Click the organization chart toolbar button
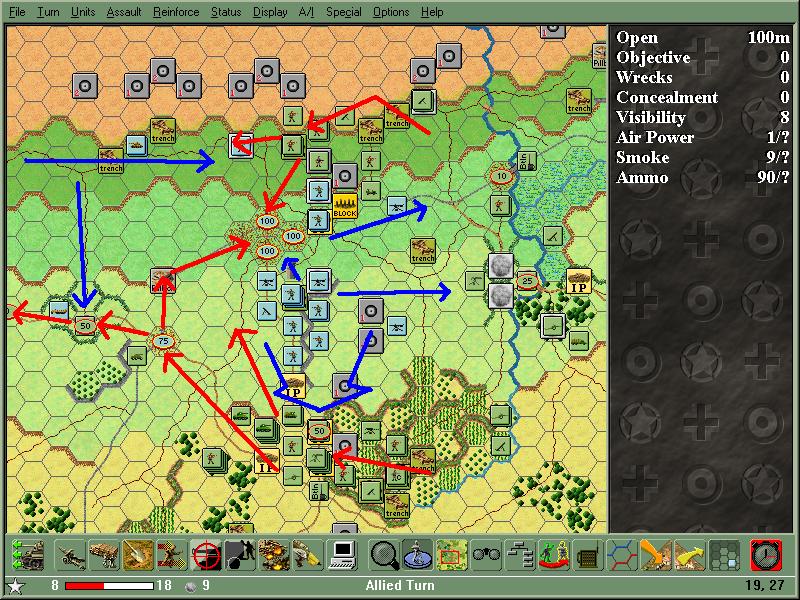Viewport: 800px width, 600px height. pyautogui.click(x=519, y=553)
